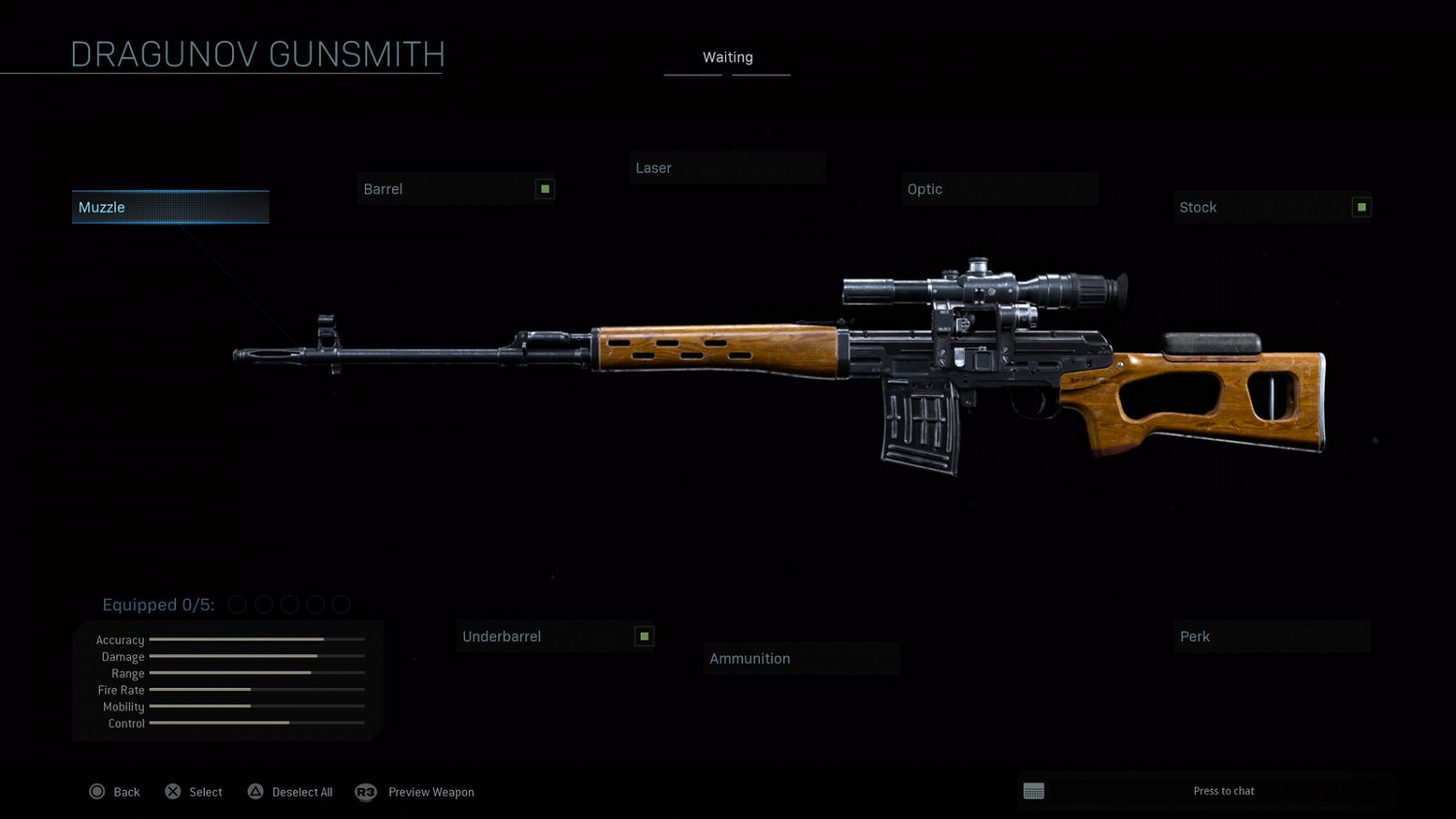Open the Optic attachment slot
1456x819 pixels.
tap(999, 189)
